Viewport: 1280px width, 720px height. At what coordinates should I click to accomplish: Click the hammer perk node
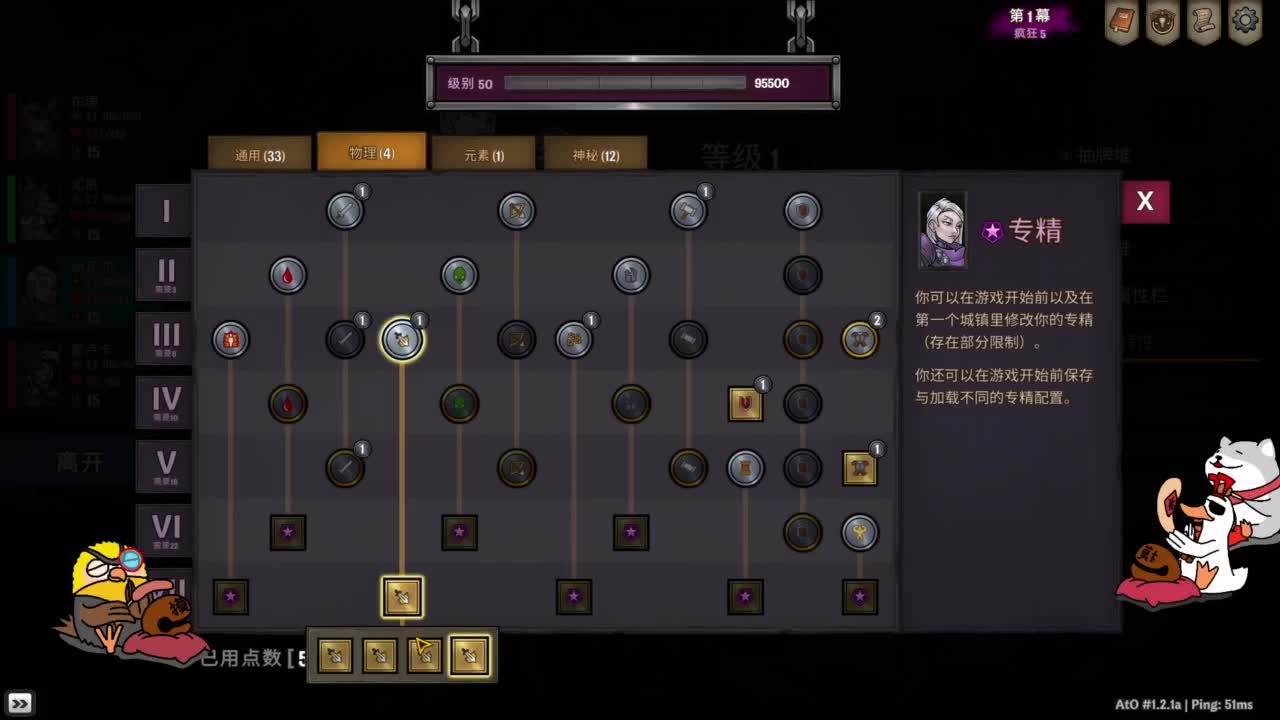(x=689, y=210)
